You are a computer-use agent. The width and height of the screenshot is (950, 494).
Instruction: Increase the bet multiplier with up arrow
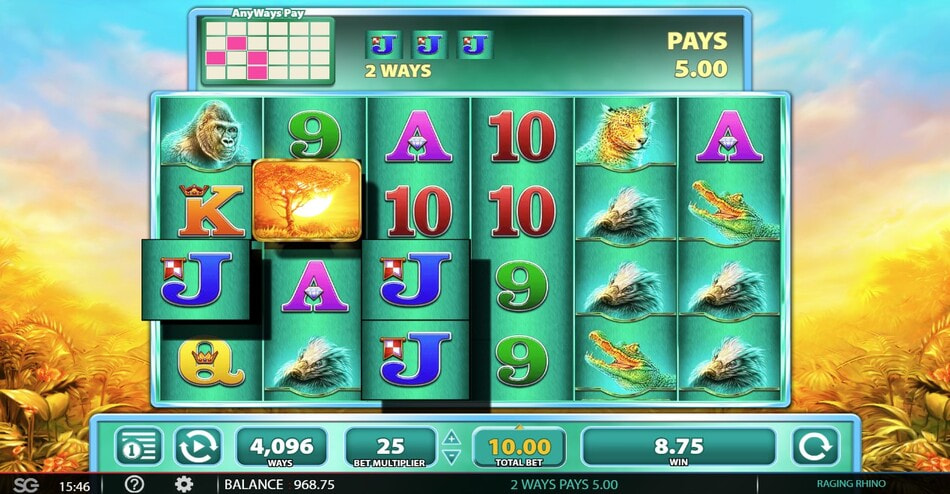(451, 438)
